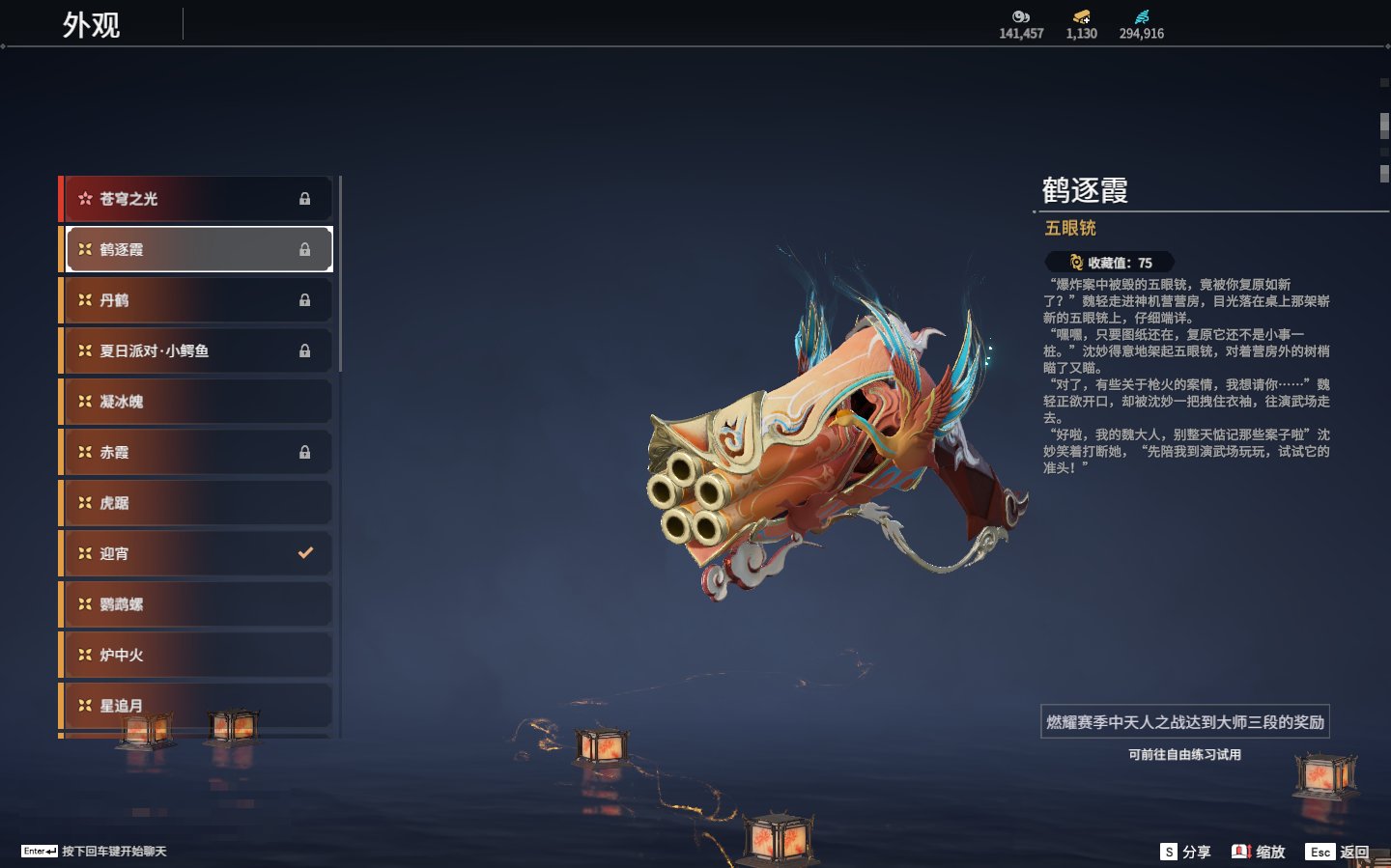Click the teal feather currency icon
This screenshot has height=868, width=1391.
(1142, 16)
